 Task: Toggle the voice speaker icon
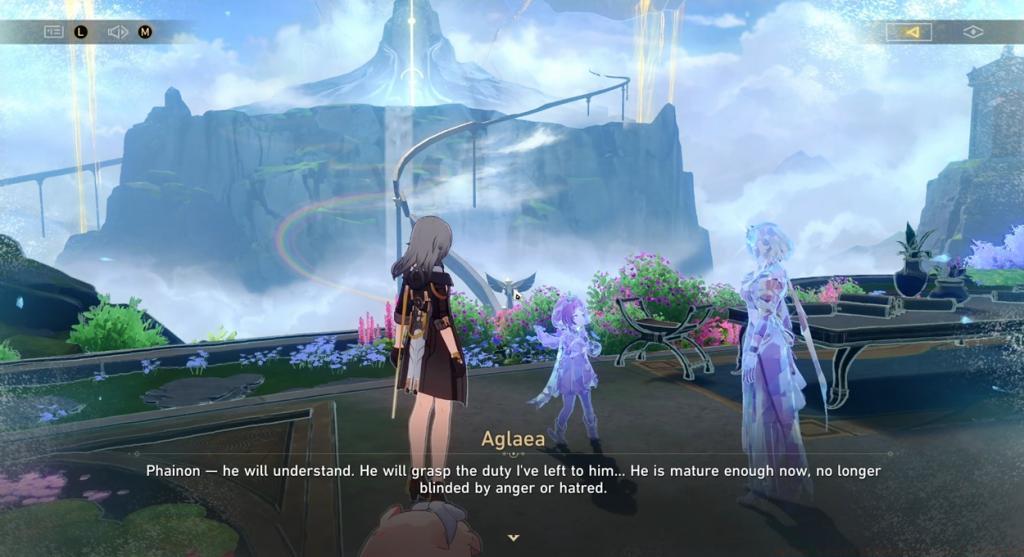117,32
